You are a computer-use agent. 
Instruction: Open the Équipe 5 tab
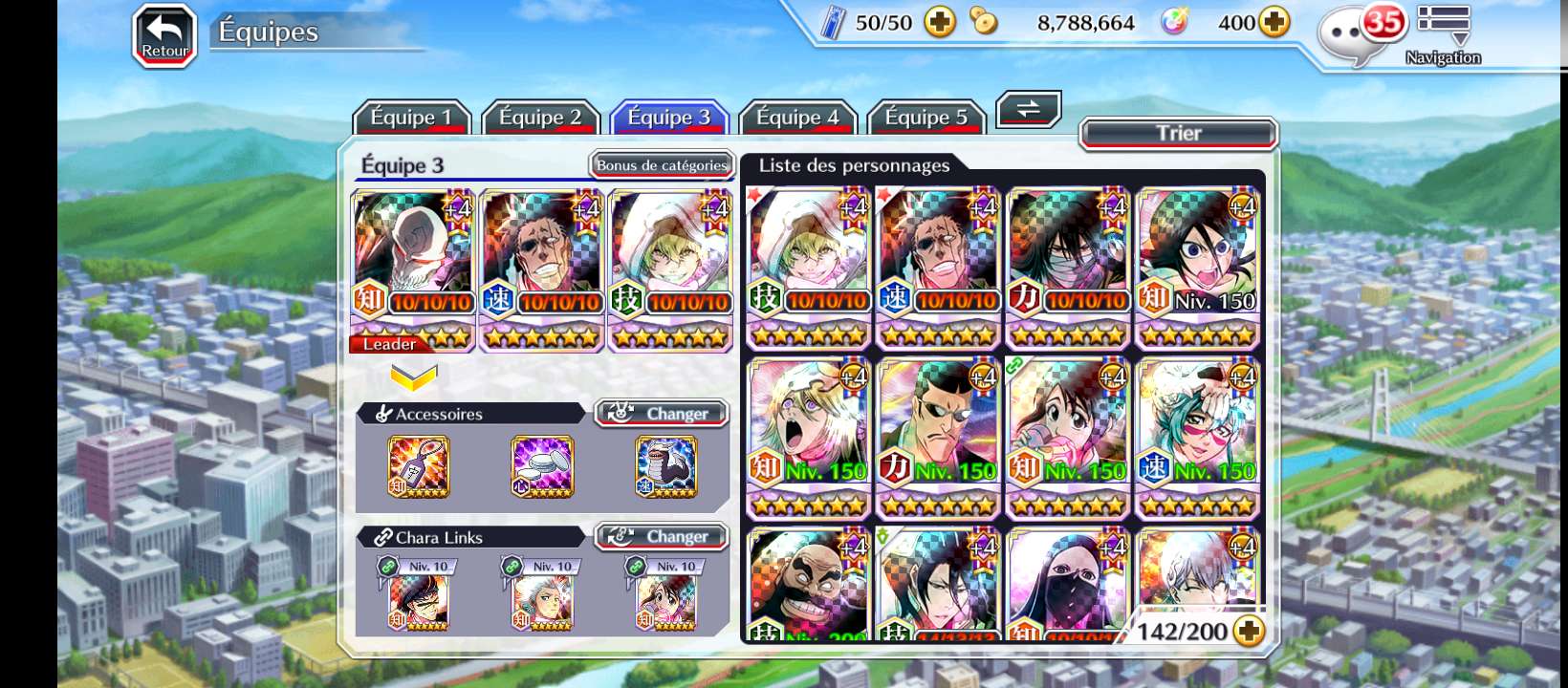click(926, 118)
